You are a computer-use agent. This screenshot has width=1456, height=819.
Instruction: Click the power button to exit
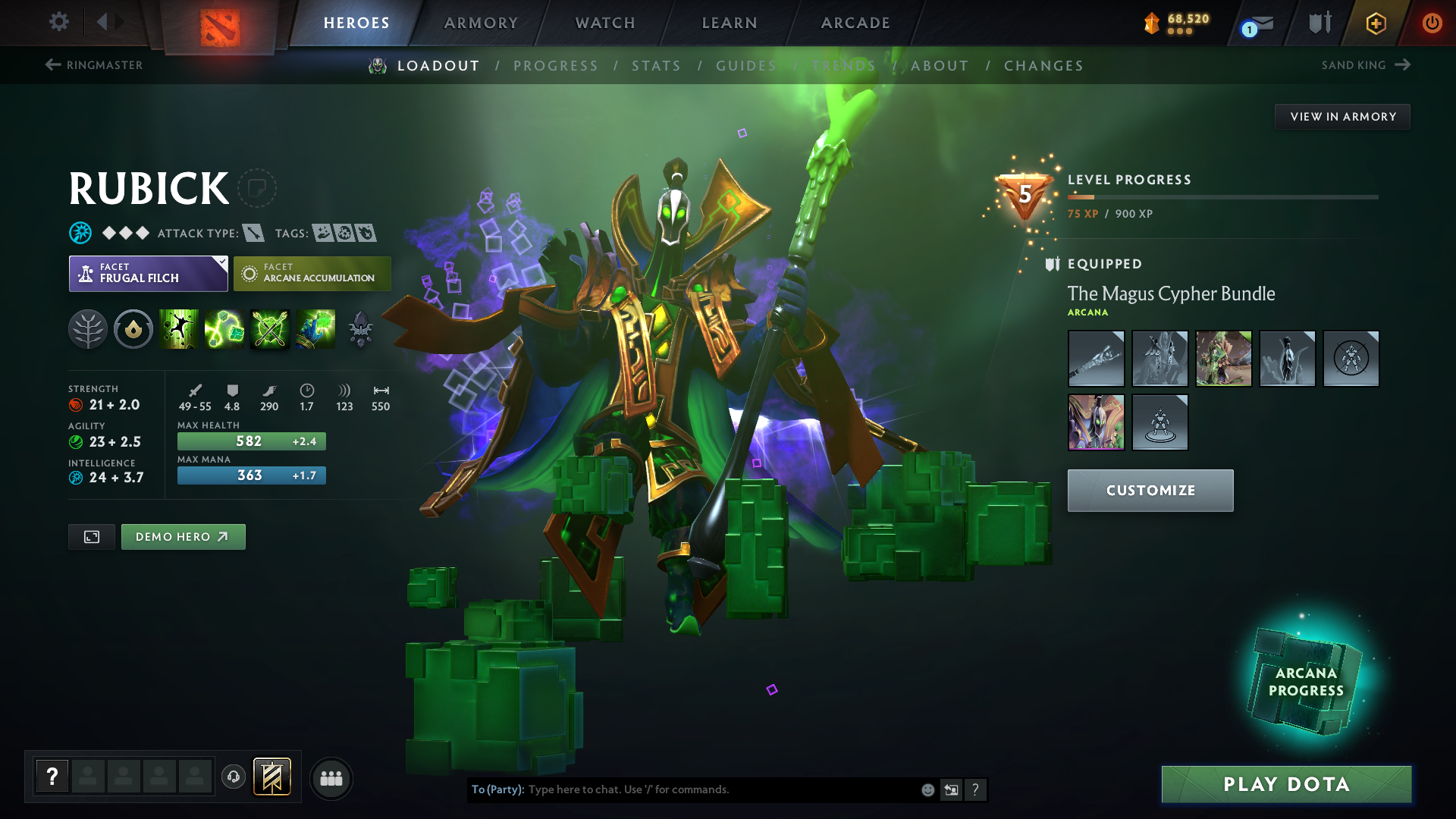1432,23
